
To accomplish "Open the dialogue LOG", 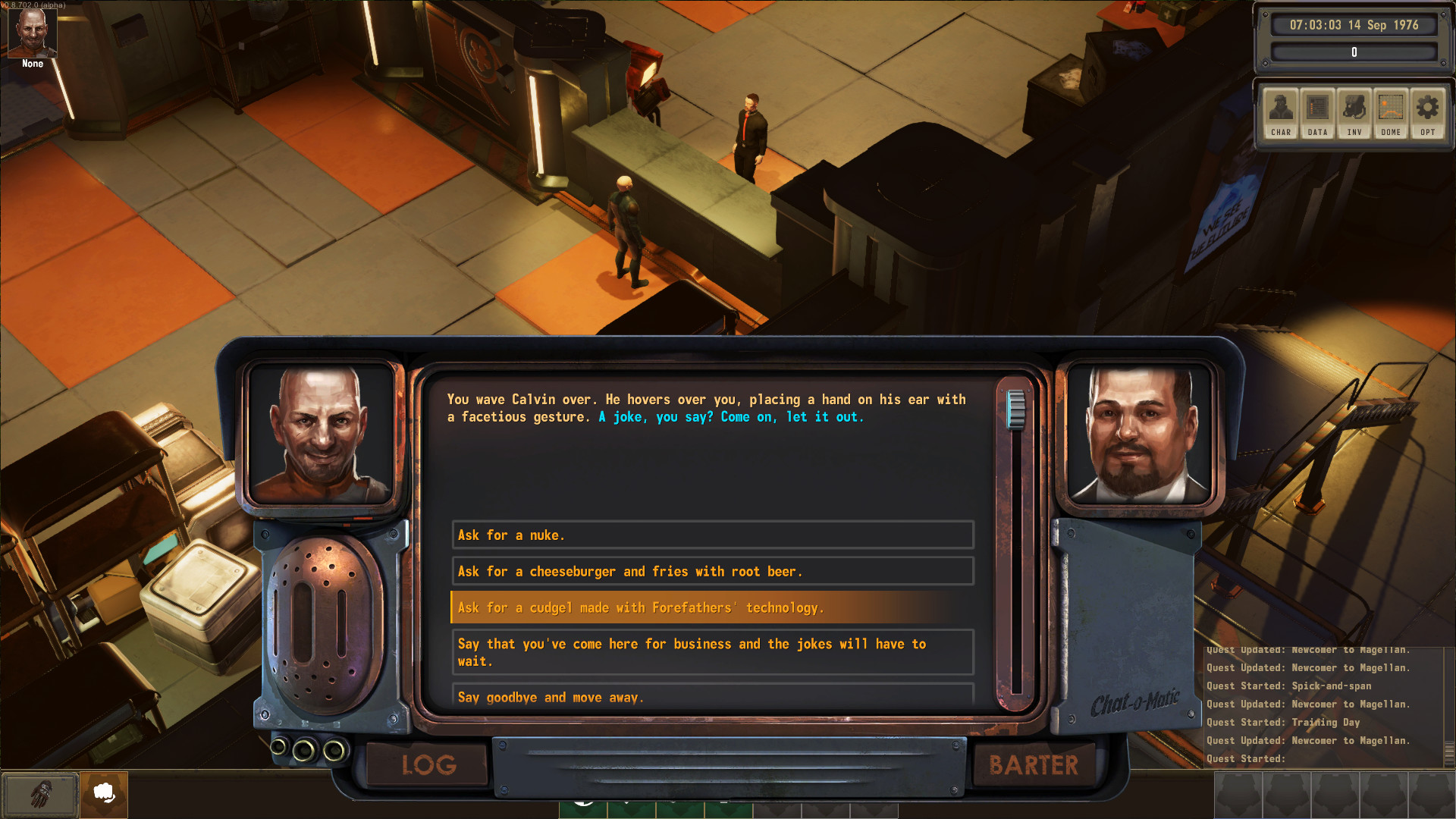I will [x=428, y=764].
